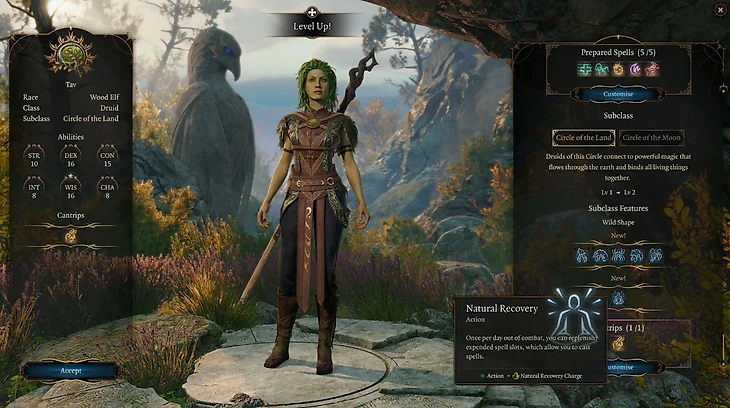Viewport: 730px width, 408px height.
Task: Accept the level up choices
Action: click(x=71, y=369)
